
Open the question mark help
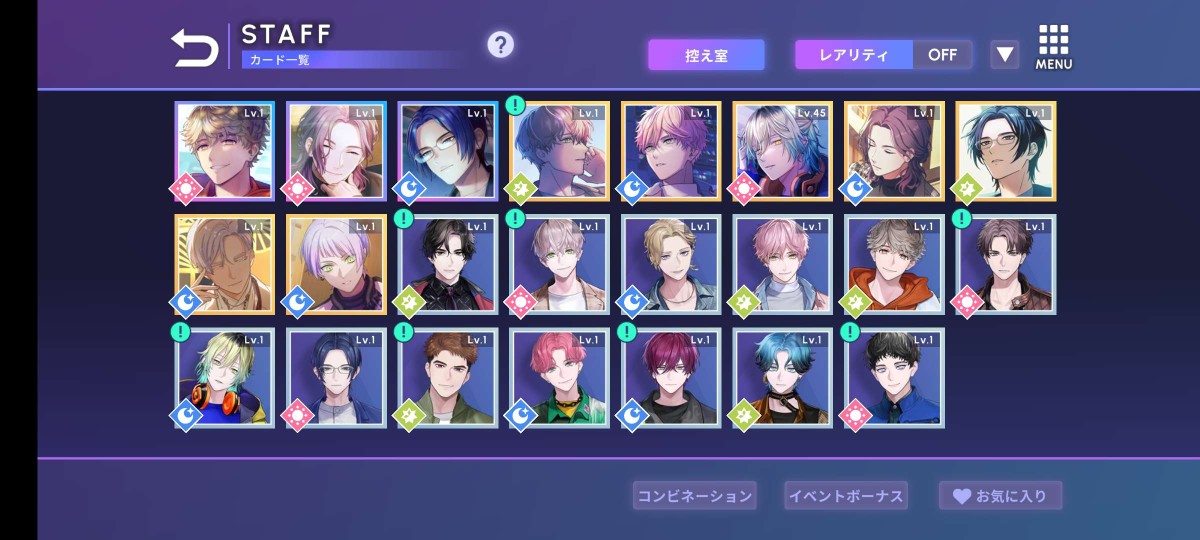click(x=500, y=45)
